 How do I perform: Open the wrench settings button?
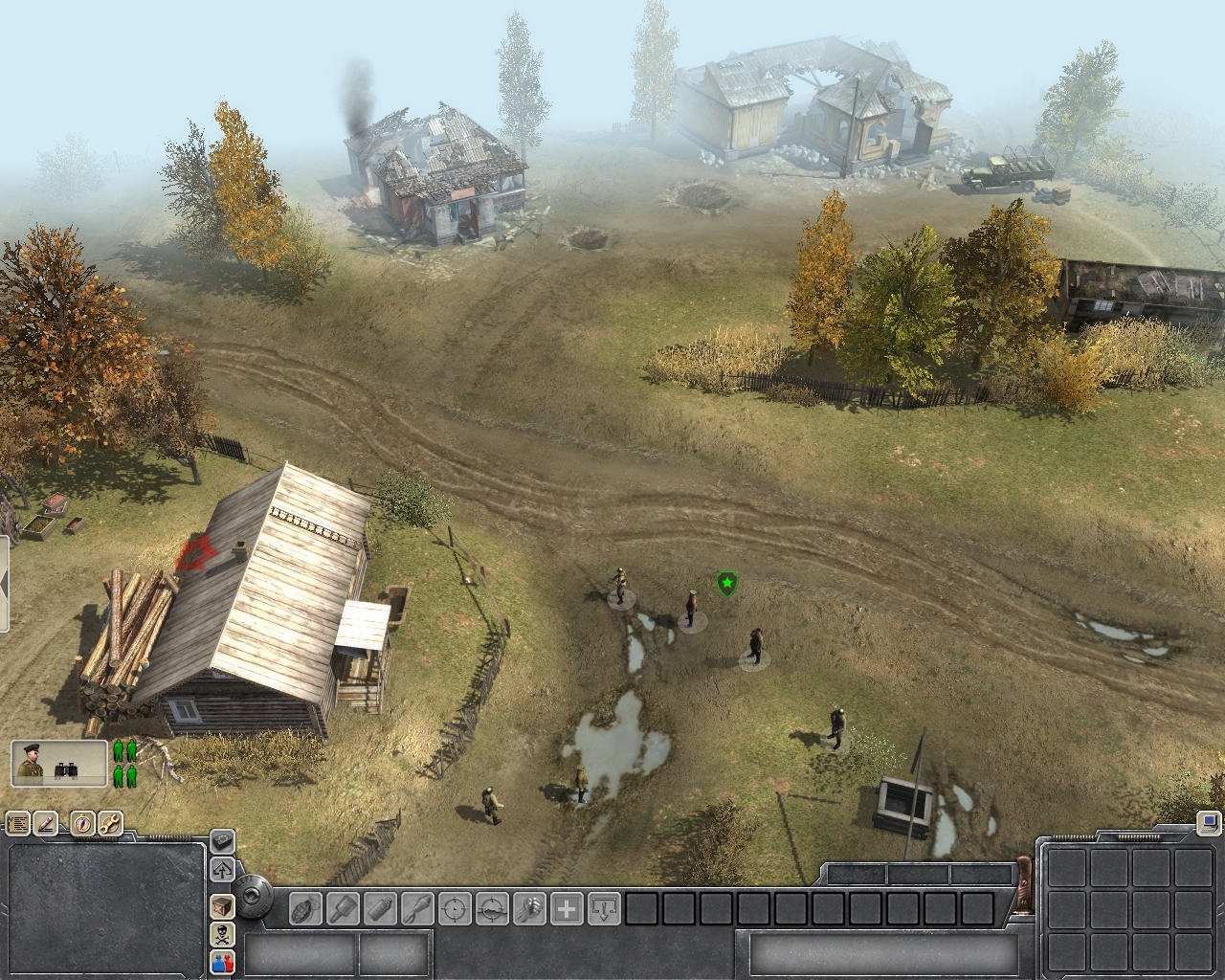pyautogui.click(x=110, y=823)
